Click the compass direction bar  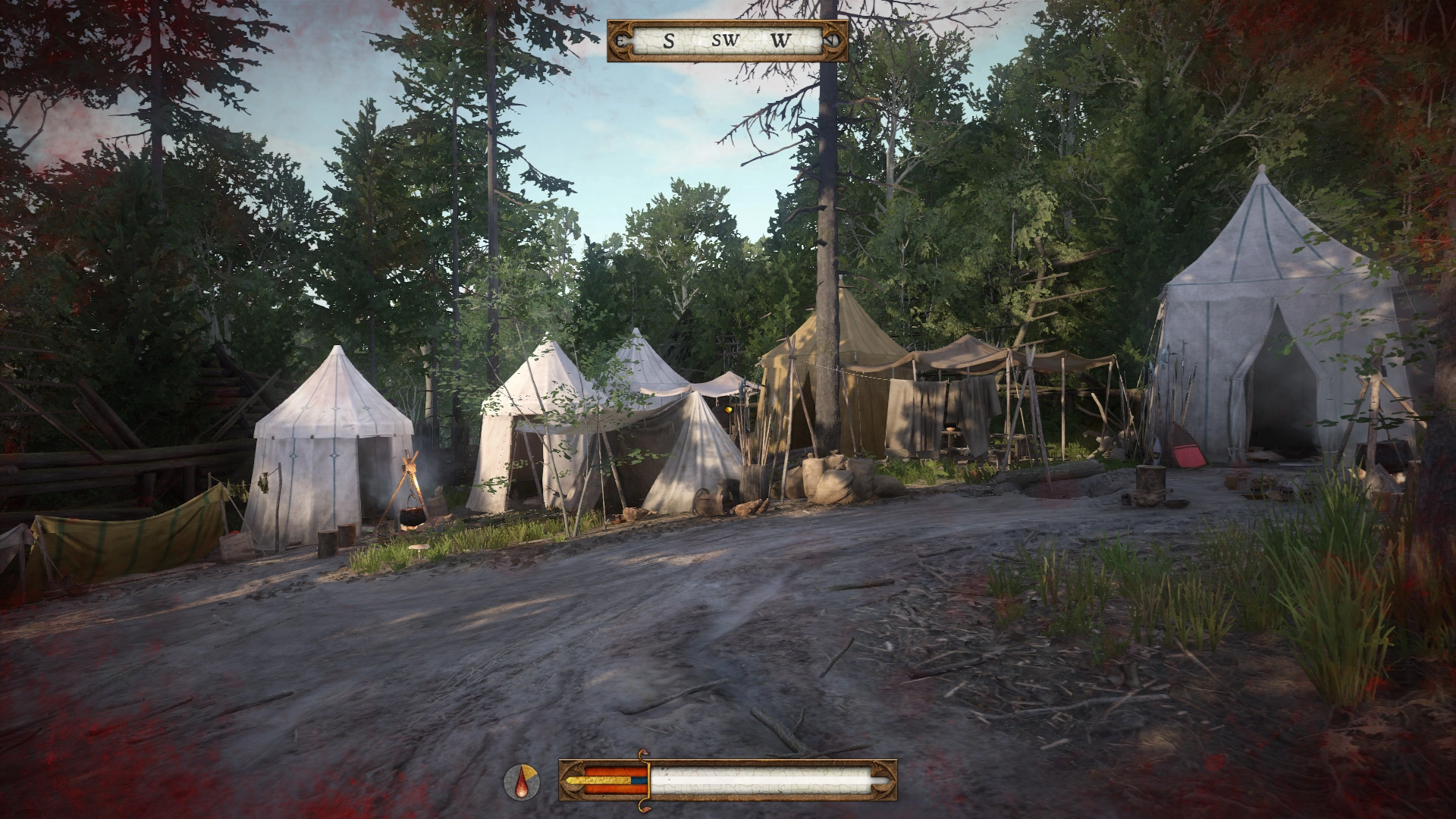pos(727,41)
